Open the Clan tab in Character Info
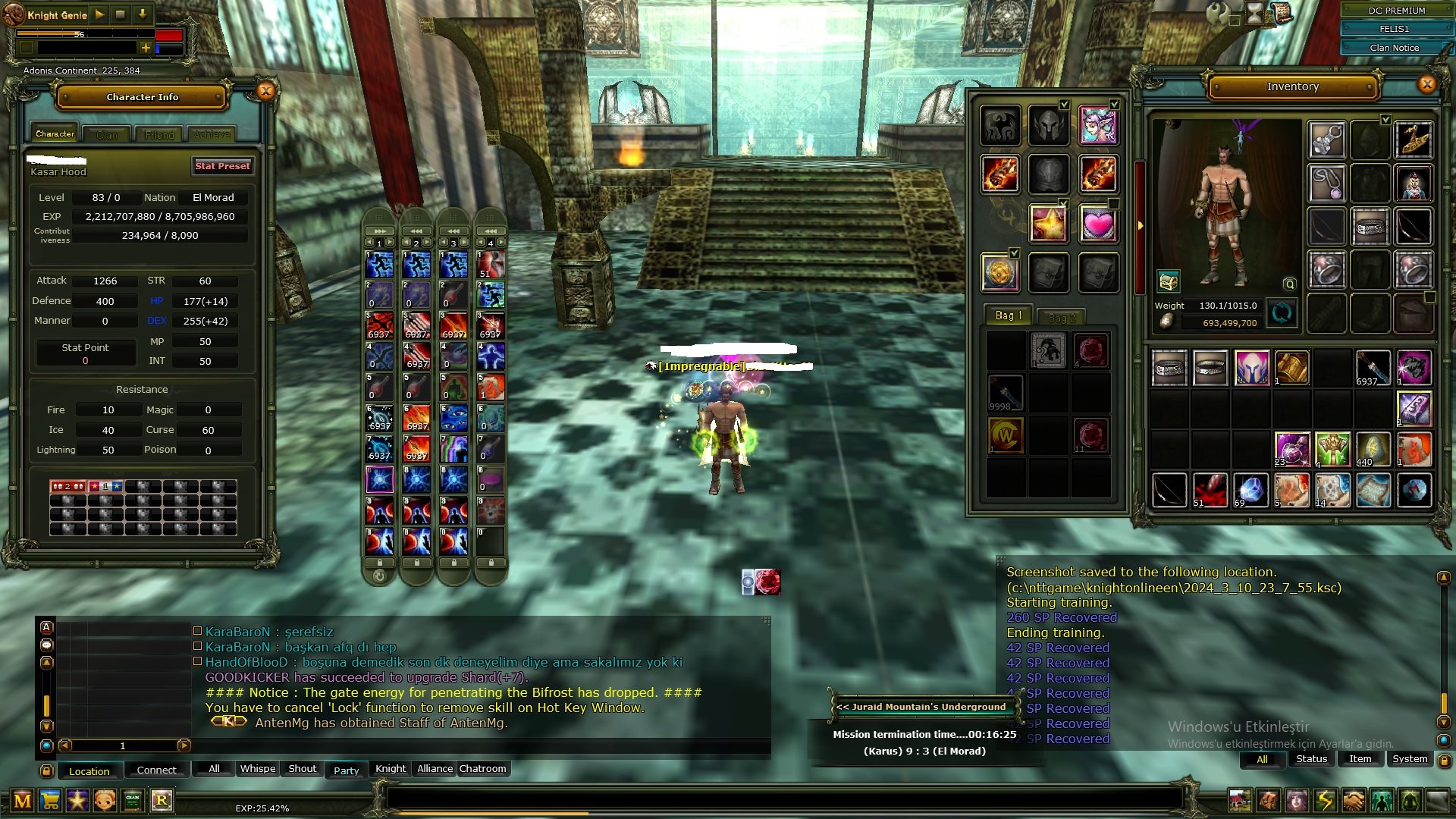The image size is (1456, 819). point(105,134)
